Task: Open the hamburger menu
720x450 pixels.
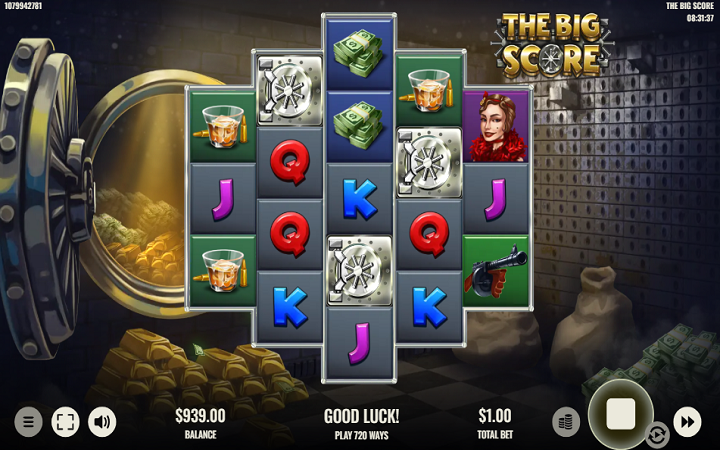Action: coord(28,421)
